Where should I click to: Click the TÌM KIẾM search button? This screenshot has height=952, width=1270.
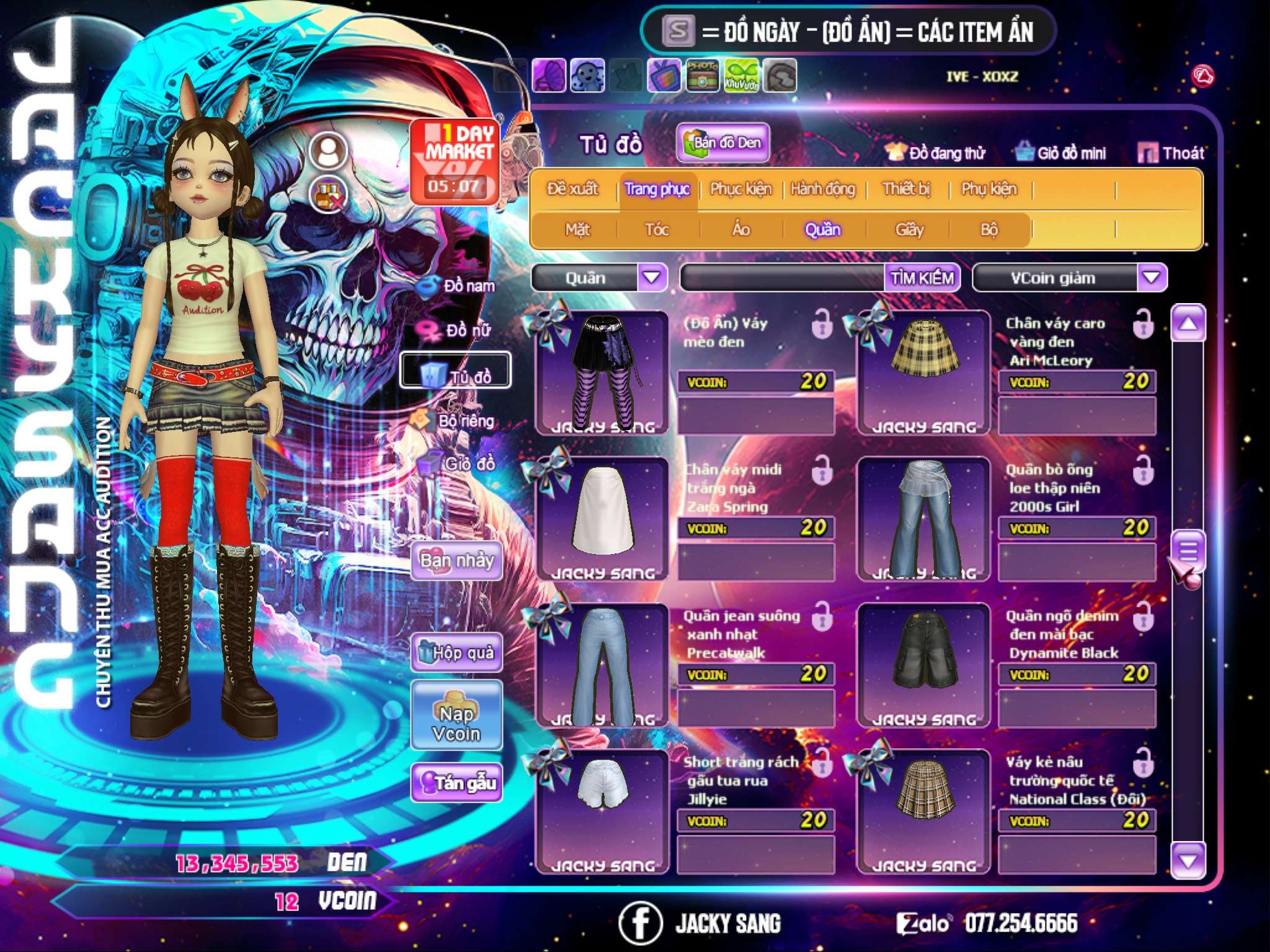coord(922,278)
